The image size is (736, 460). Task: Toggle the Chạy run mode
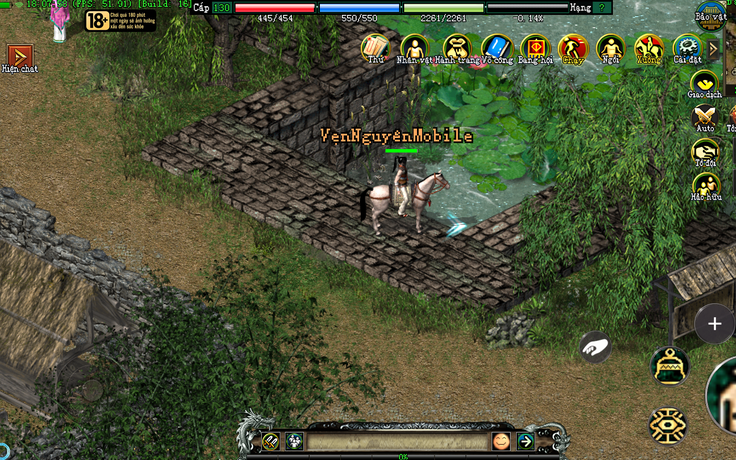[x=573, y=47]
